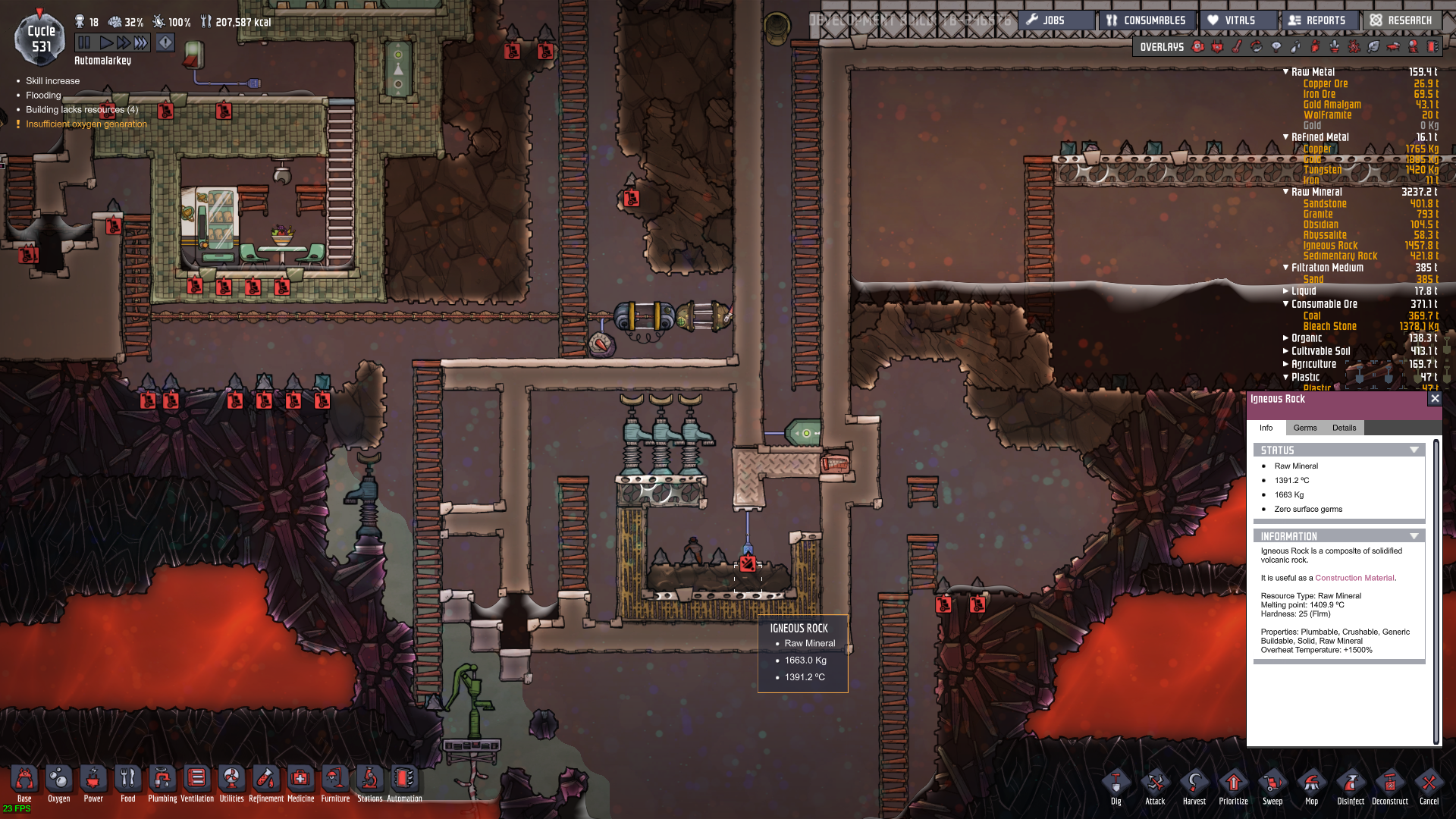Collapse the Raw Metal resource list
The image size is (1456, 819).
pyautogui.click(x=1286, y=72)
